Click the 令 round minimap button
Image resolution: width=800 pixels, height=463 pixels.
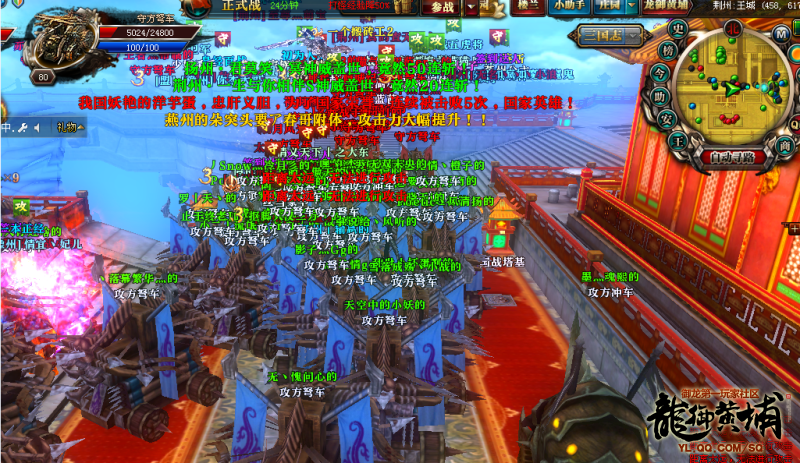[x=660, y=72]
